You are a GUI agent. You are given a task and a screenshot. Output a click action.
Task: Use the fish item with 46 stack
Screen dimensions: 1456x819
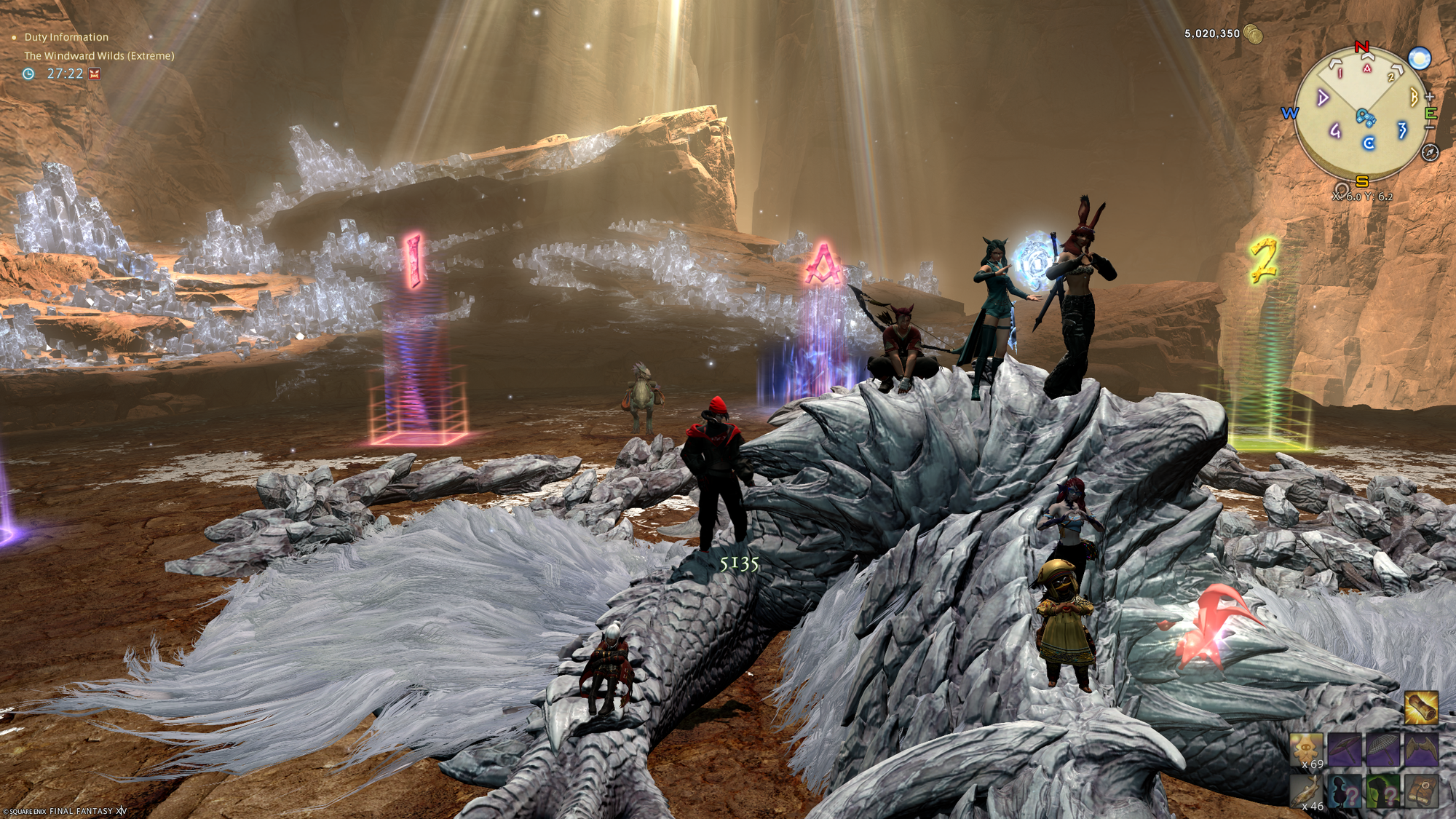click(1307, 791)
